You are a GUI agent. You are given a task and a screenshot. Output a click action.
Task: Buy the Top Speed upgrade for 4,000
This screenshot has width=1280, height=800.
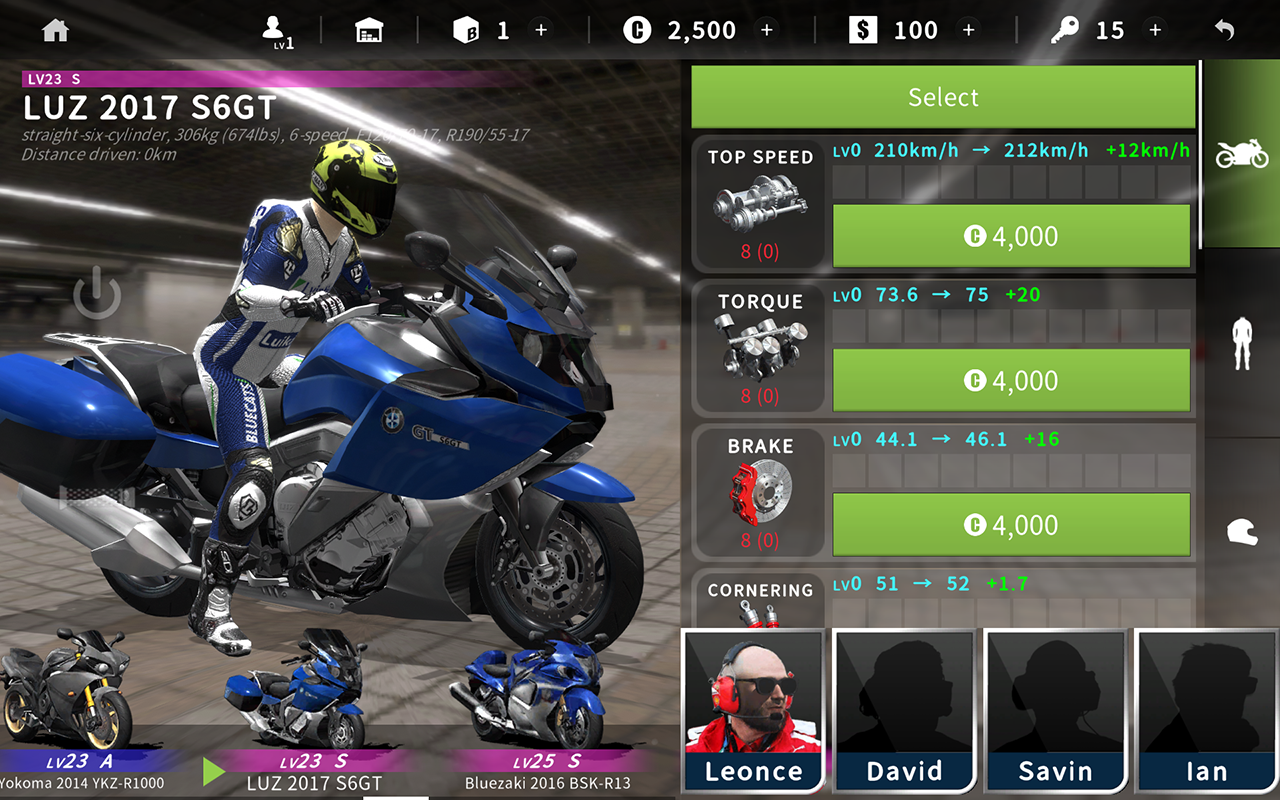coord(1010,236)
